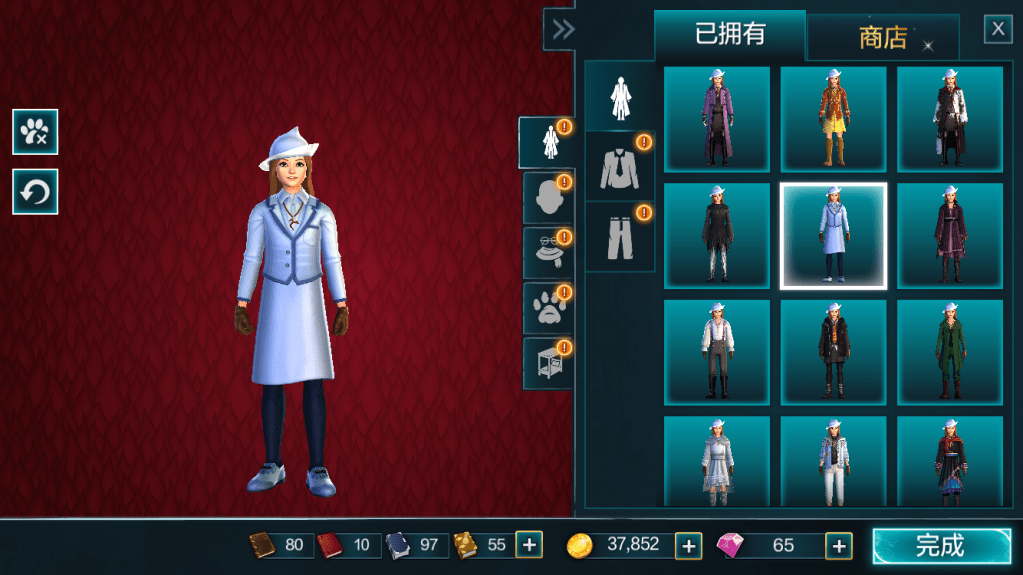Select the orange and yellow outfit
This screenshot has width=1023, height=575.
coord(833,119)
